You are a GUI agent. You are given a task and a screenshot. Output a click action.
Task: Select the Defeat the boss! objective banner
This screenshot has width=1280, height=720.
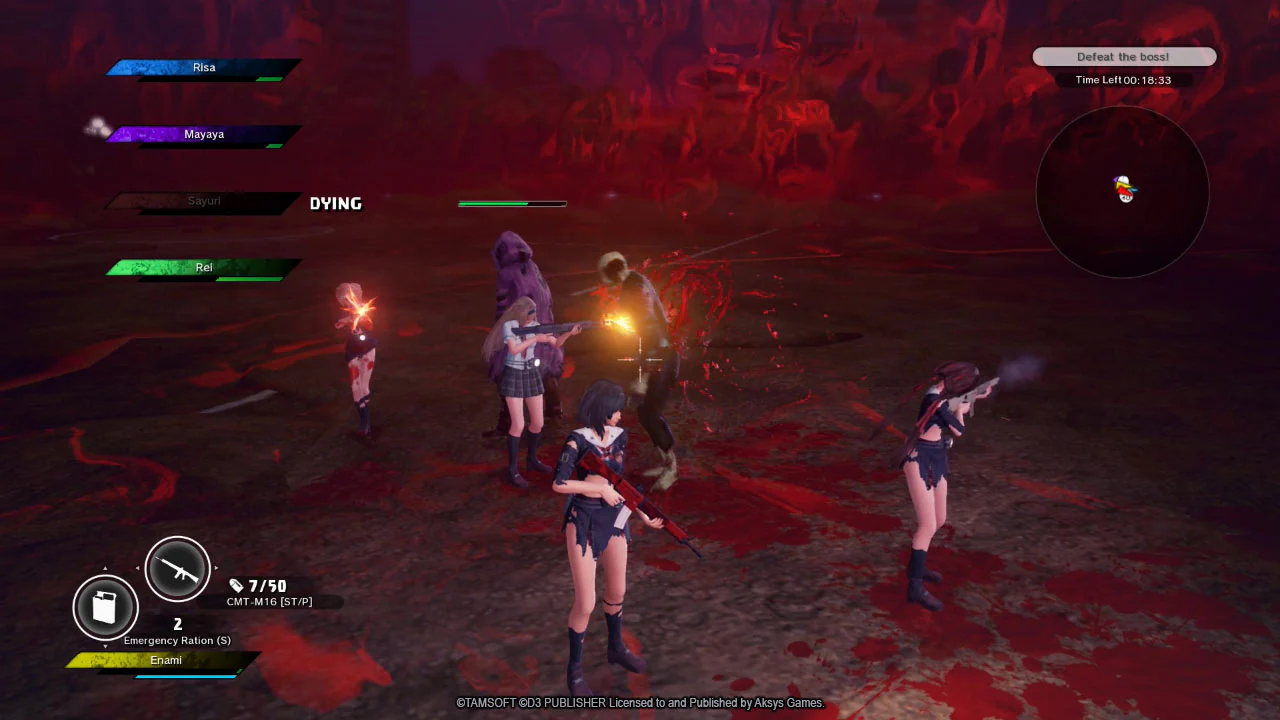click(x=1124, y=56)
